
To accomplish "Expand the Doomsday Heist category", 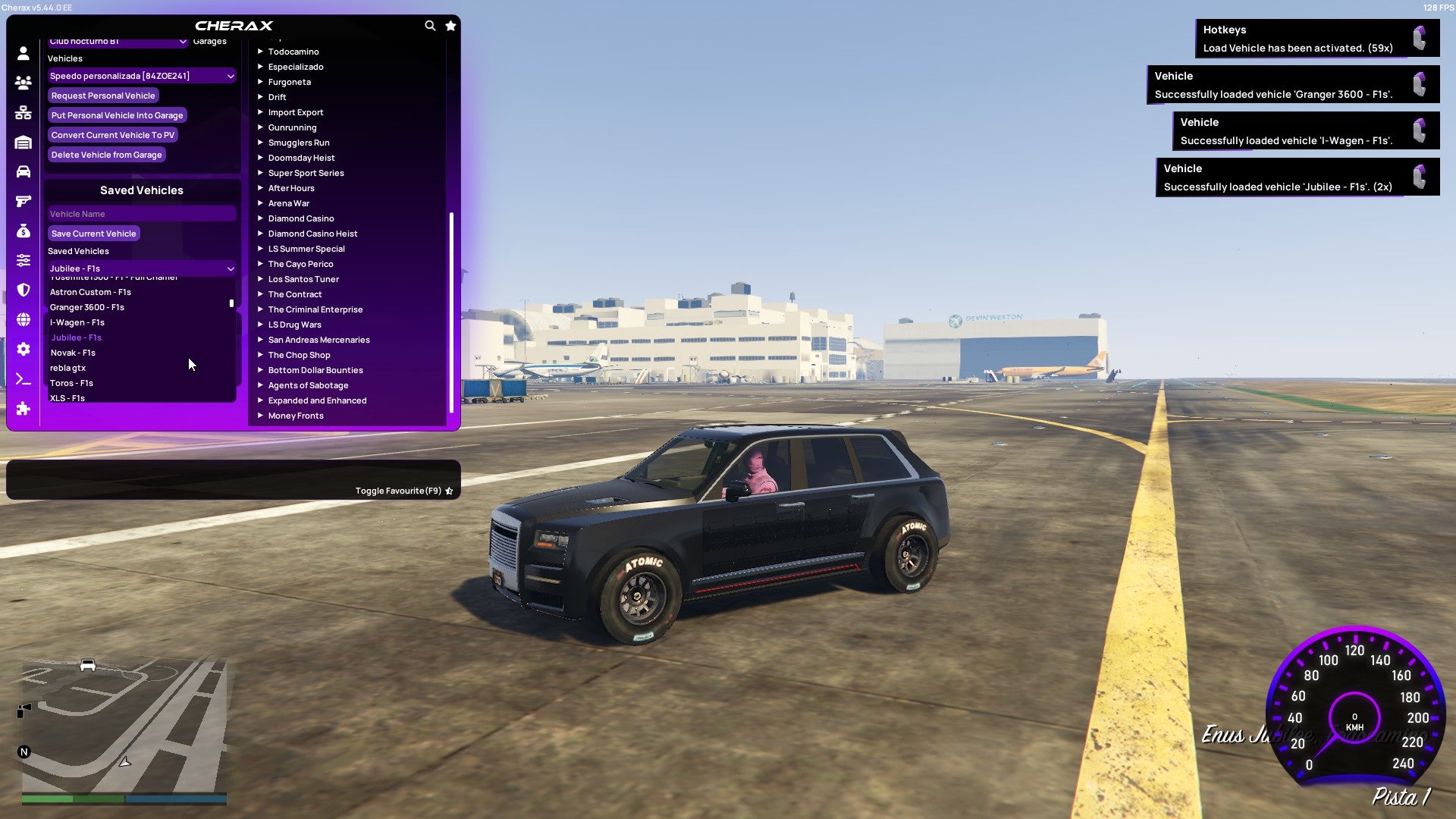I will [x=300, y=157].
